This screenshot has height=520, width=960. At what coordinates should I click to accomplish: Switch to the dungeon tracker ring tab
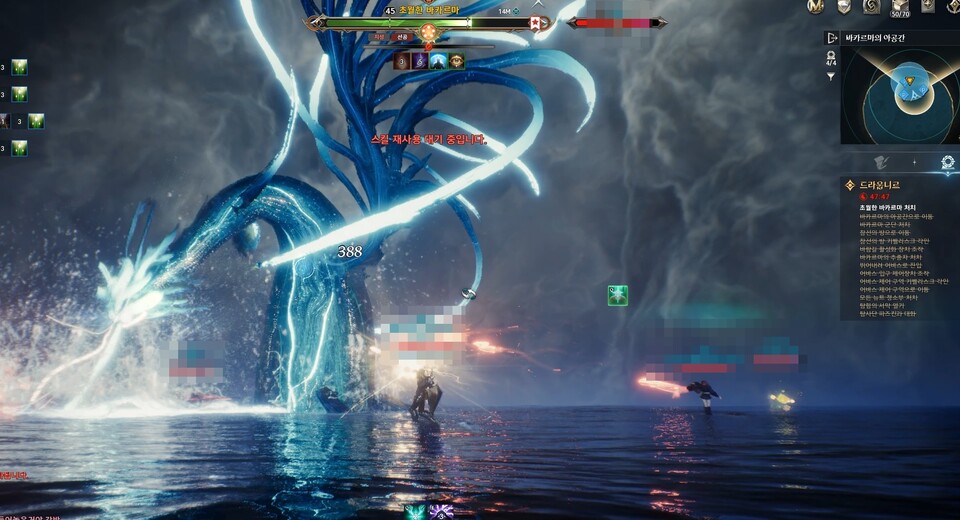point(947,162)
